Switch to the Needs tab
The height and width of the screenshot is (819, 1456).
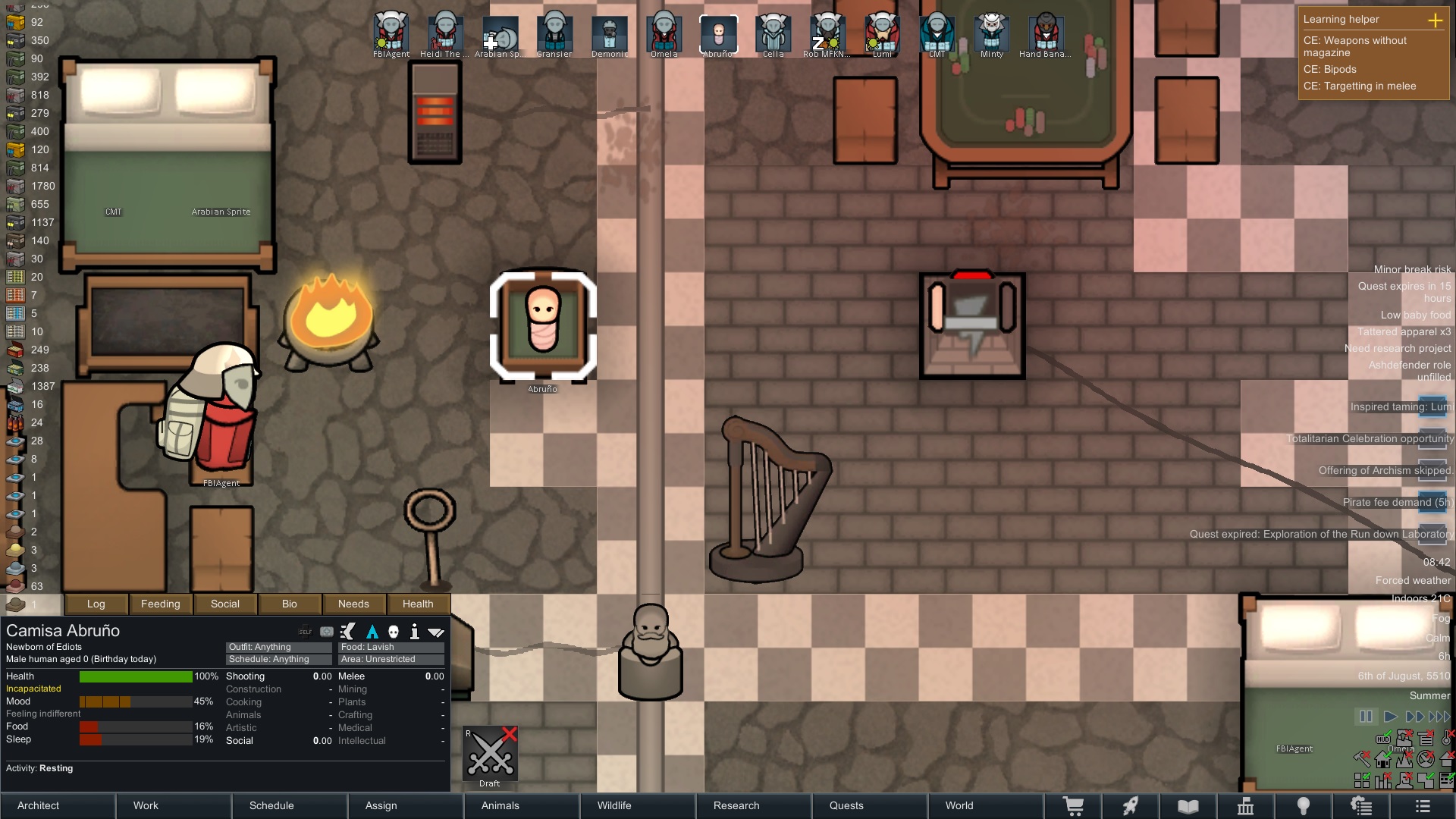coord(353,604)
